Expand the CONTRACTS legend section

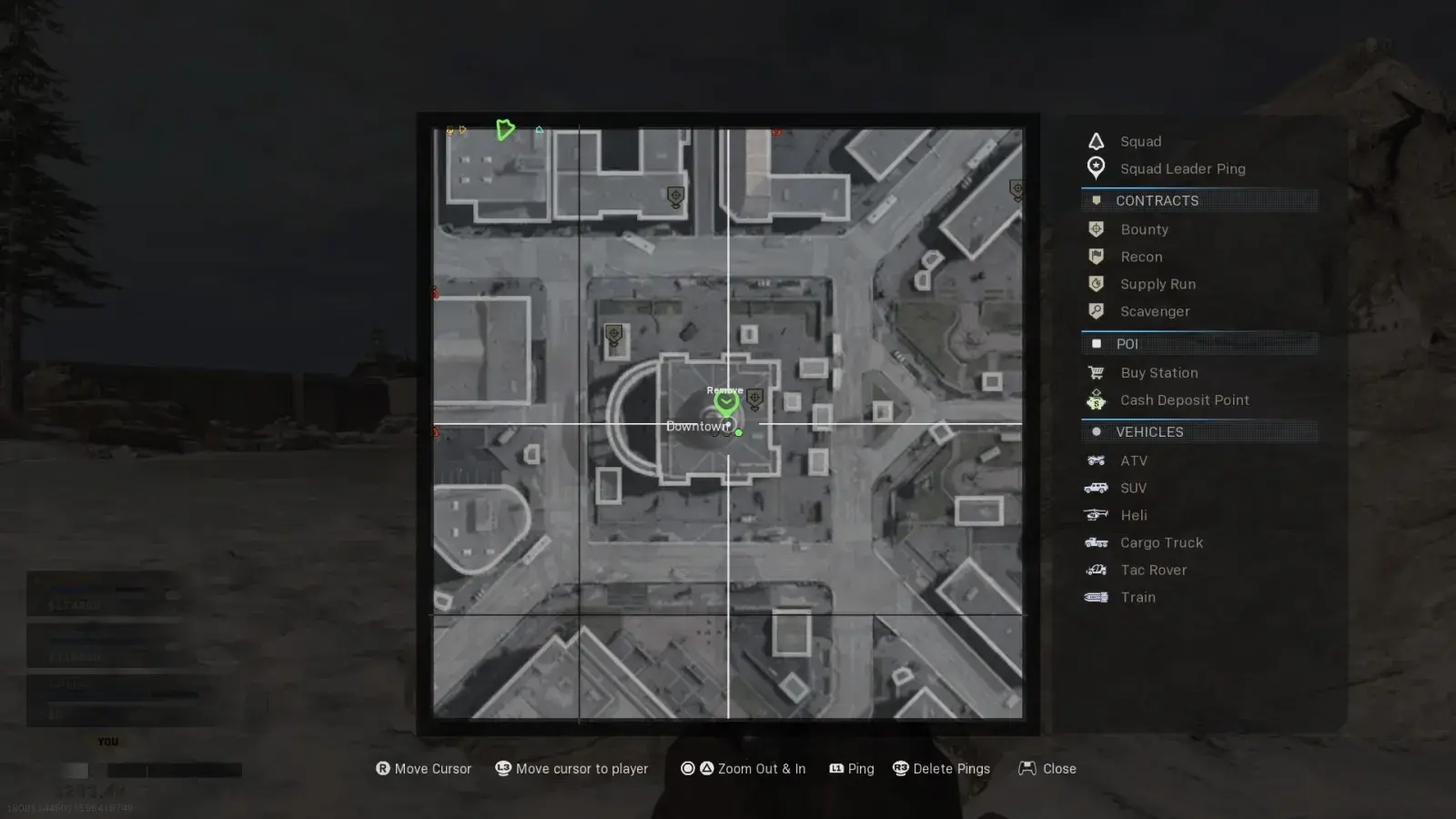coord(1158,200)
